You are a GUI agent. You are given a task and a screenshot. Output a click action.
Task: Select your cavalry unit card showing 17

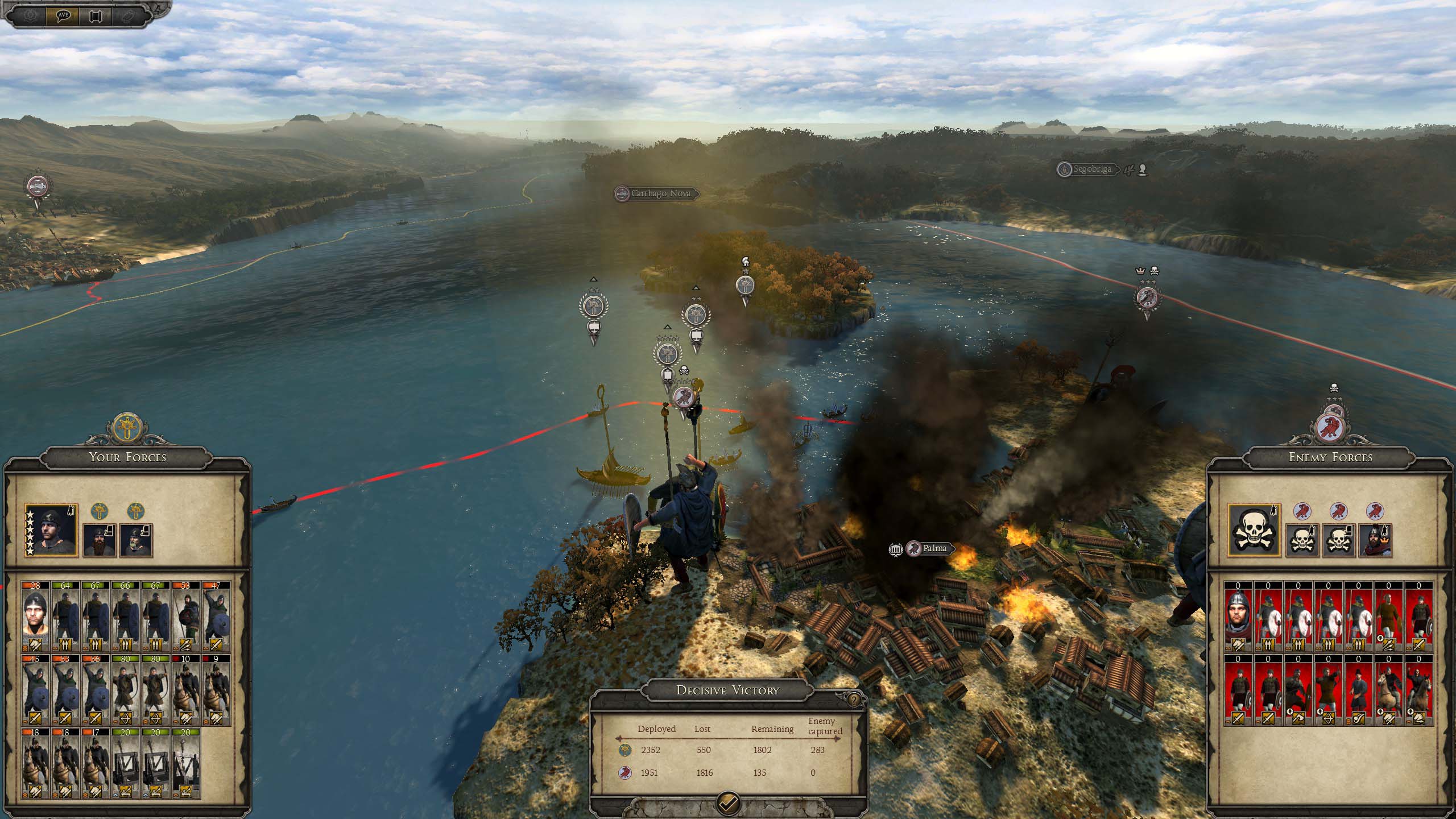click(x=96, y=763)
